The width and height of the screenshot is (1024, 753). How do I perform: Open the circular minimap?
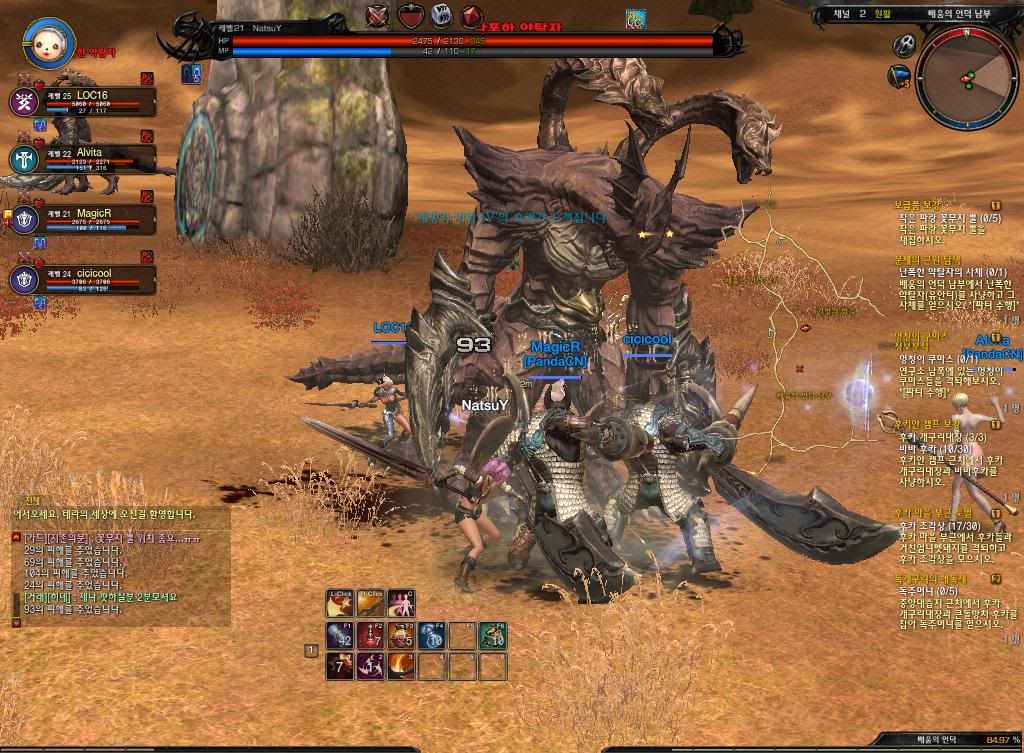(968, 78)
